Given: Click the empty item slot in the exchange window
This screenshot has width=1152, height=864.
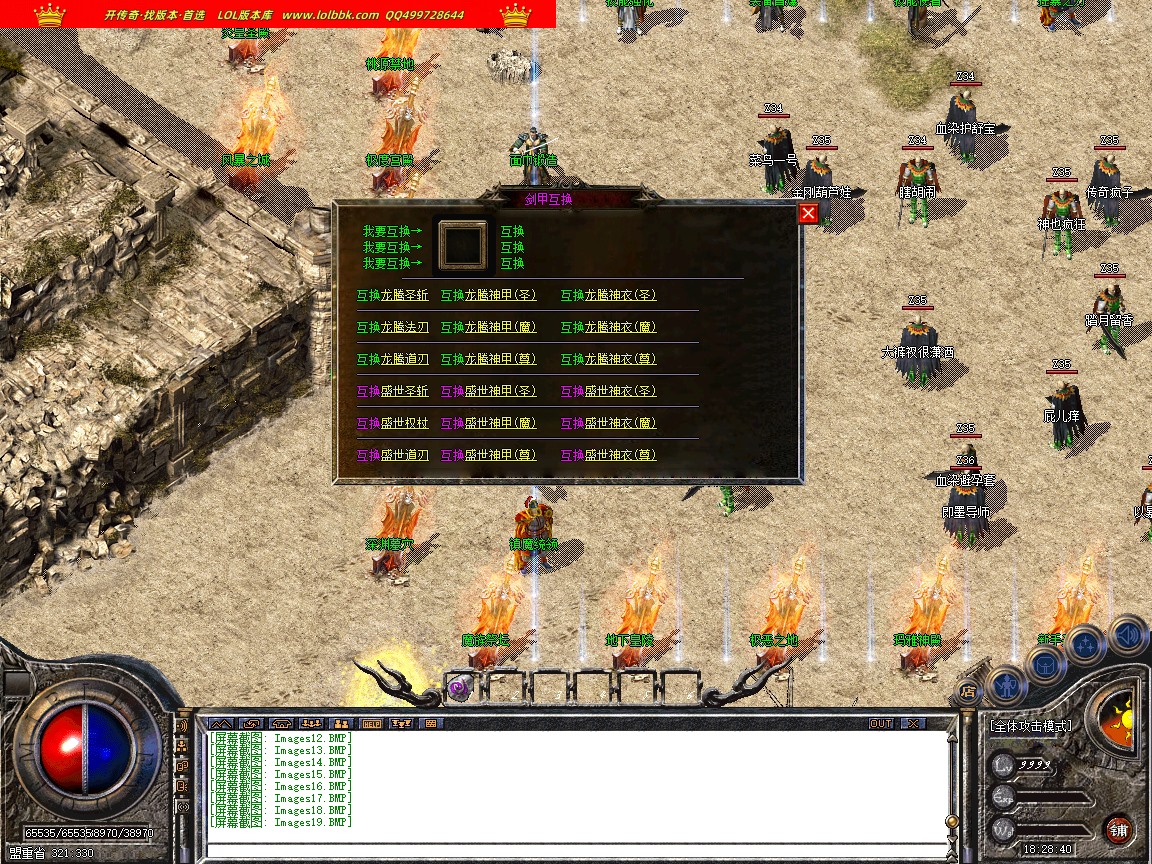Looking at the screenshot, I should (464, 246).
